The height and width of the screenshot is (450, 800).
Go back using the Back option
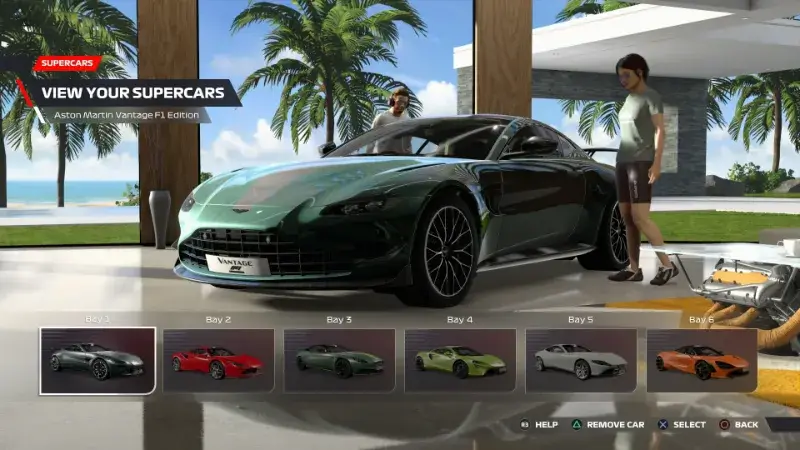[739, 425]
